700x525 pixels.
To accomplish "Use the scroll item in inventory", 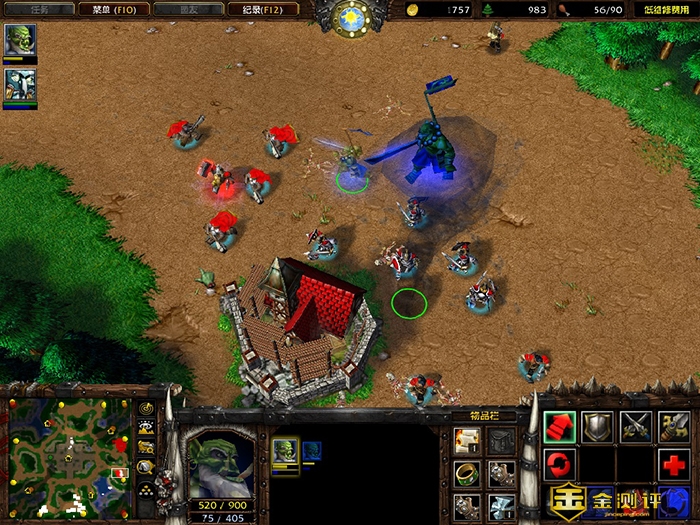I will [x=466, y=439].
